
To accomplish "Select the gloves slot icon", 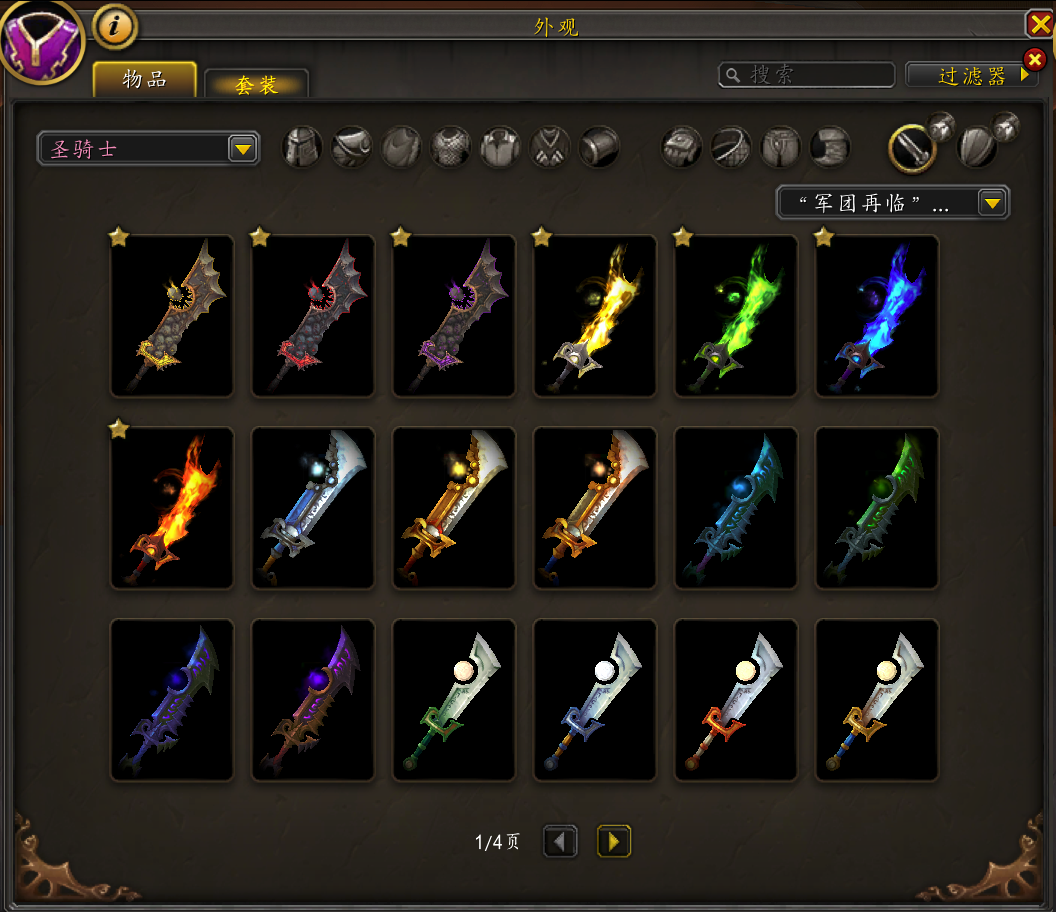I will point(681,147).
